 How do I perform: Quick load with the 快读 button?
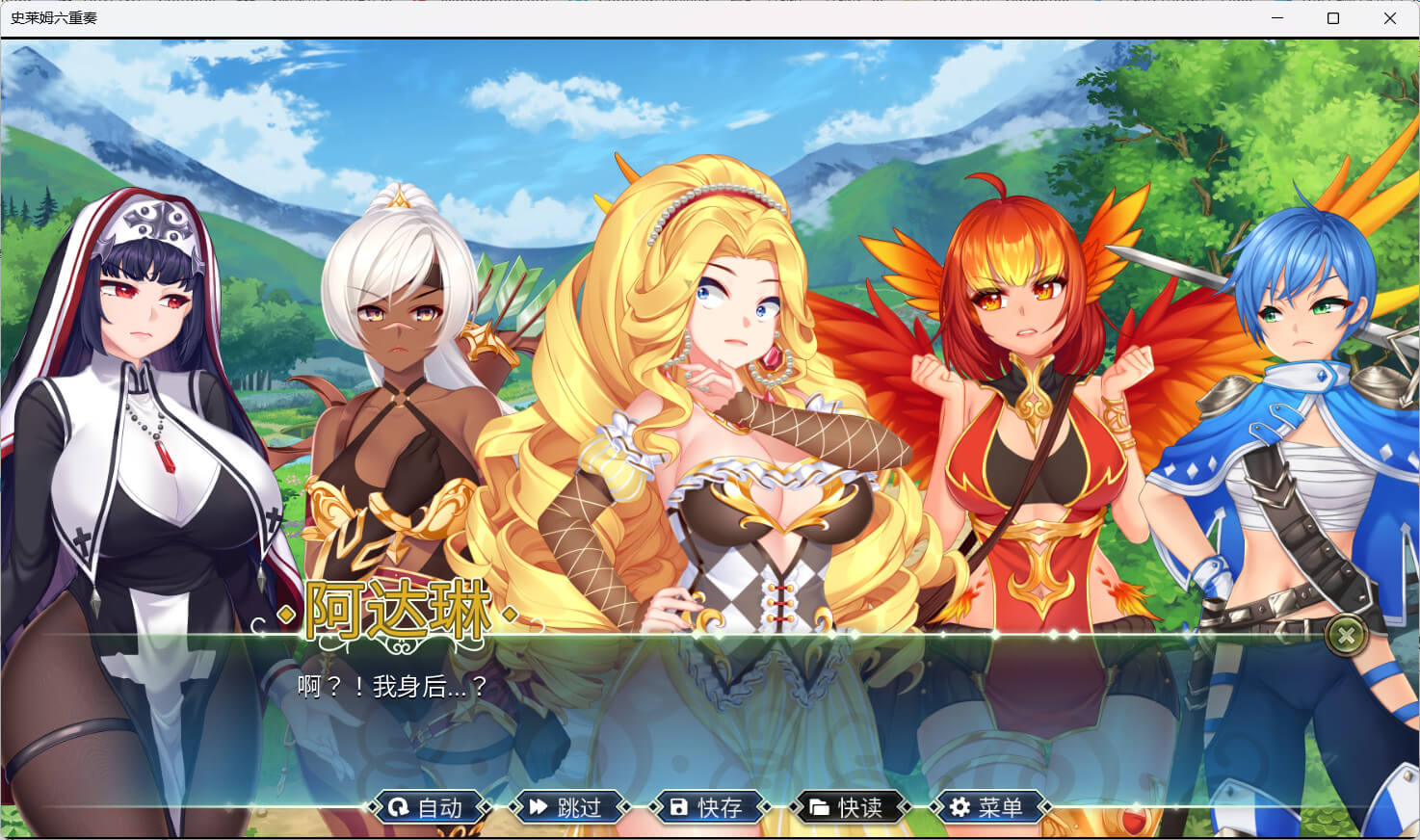[x=847, y=807]
